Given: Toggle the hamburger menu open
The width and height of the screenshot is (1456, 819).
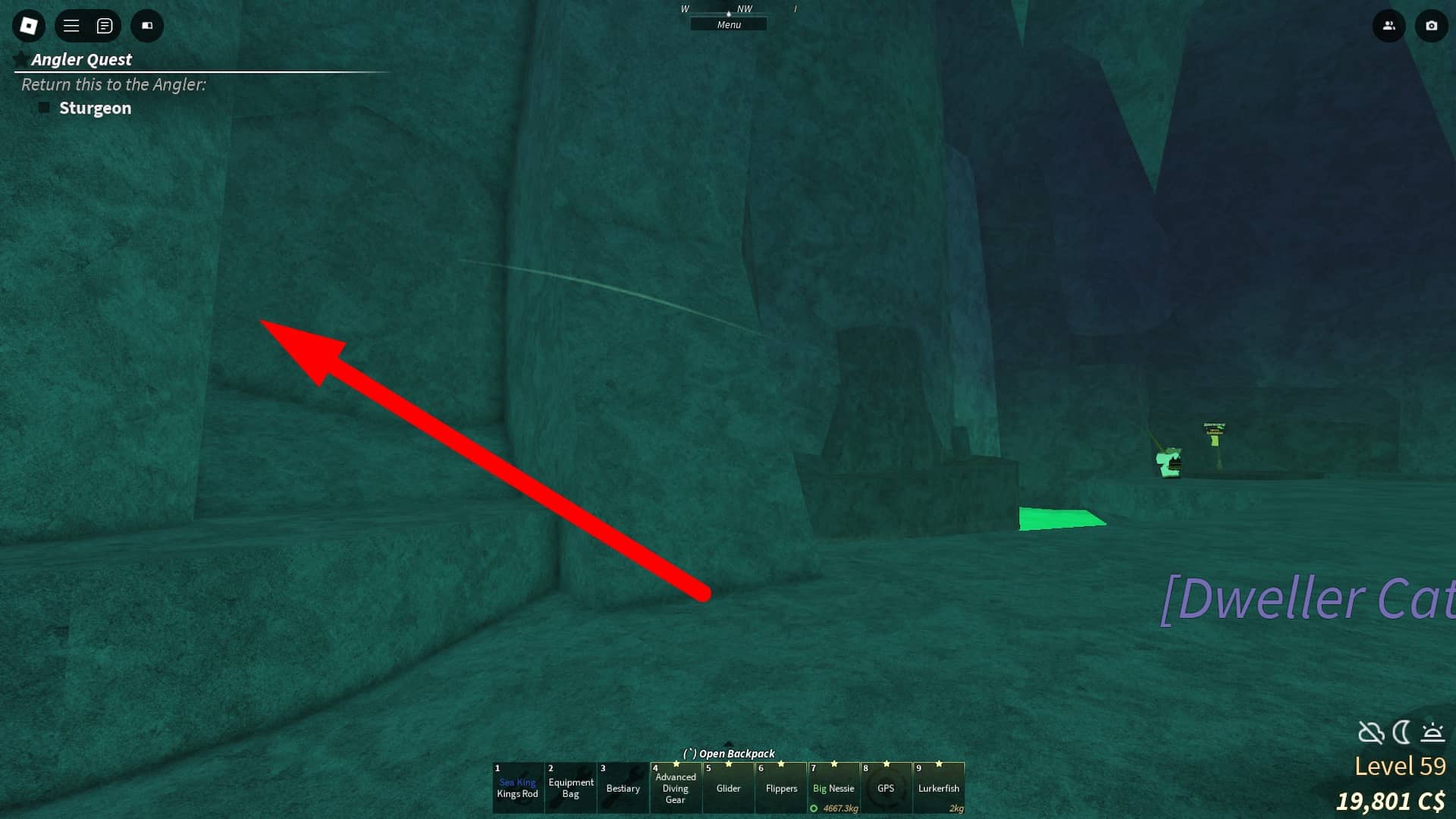Looking at the screenshot, I should (x=71, y=25).
